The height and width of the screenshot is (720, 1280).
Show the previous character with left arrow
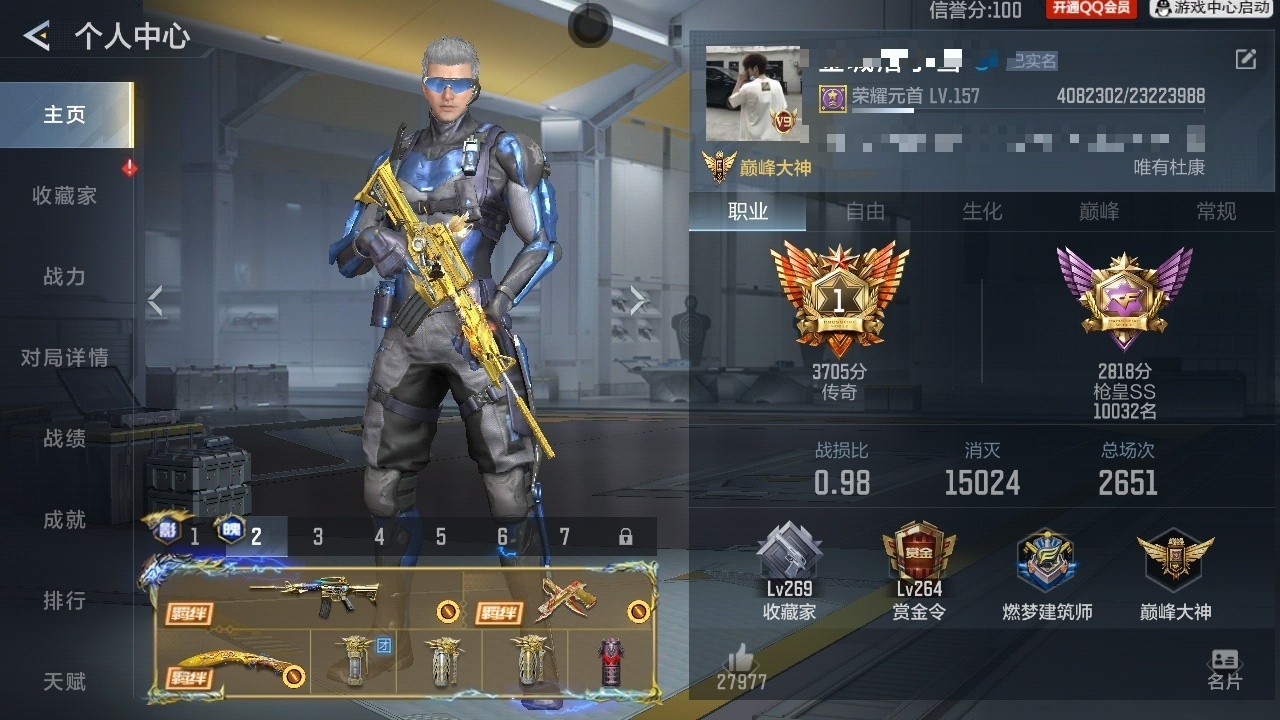[155, 299]
